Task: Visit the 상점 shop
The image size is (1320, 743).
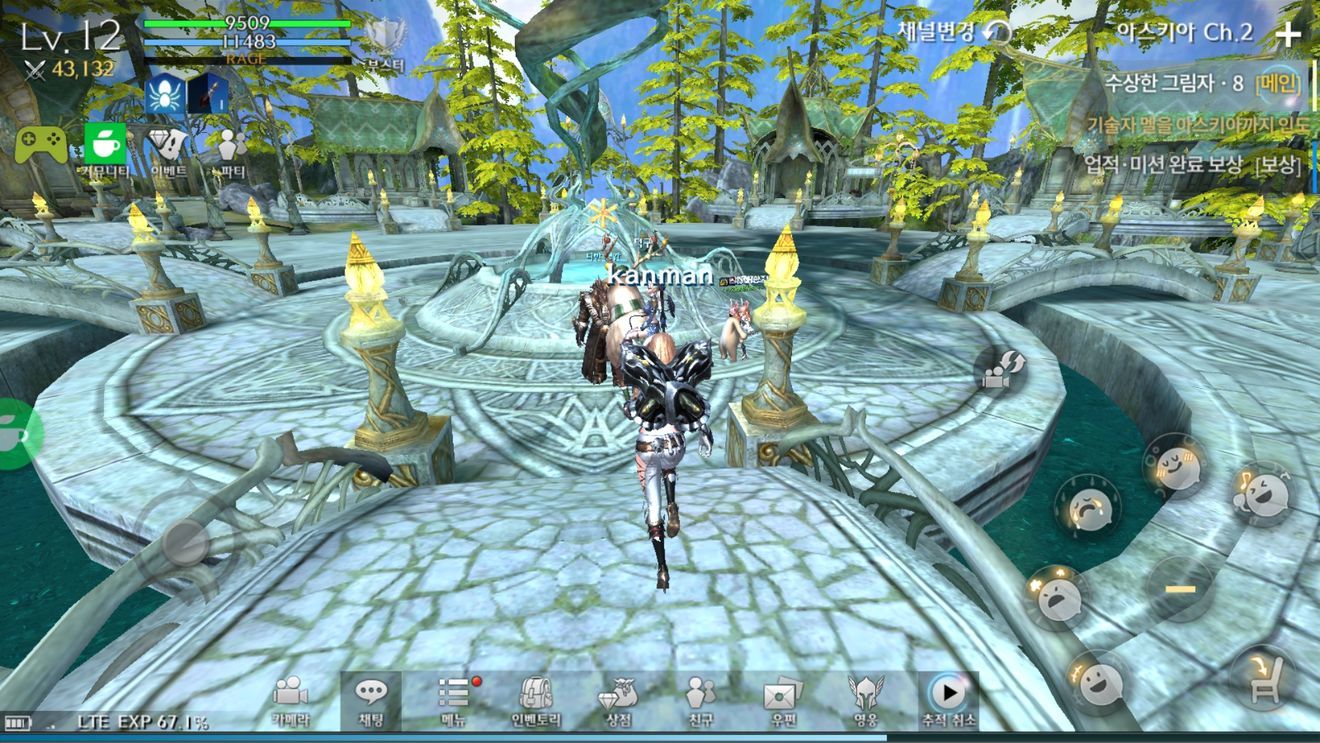Action: point(618,699)
